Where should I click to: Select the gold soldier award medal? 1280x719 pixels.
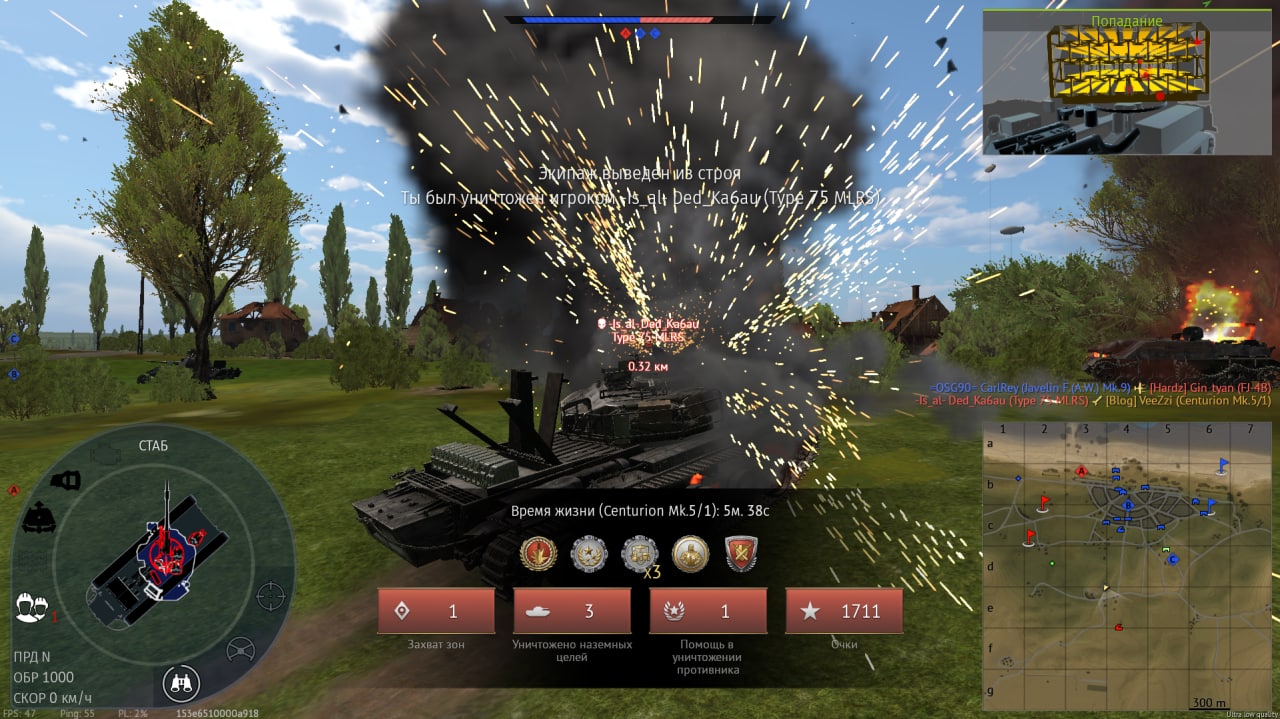690,553
